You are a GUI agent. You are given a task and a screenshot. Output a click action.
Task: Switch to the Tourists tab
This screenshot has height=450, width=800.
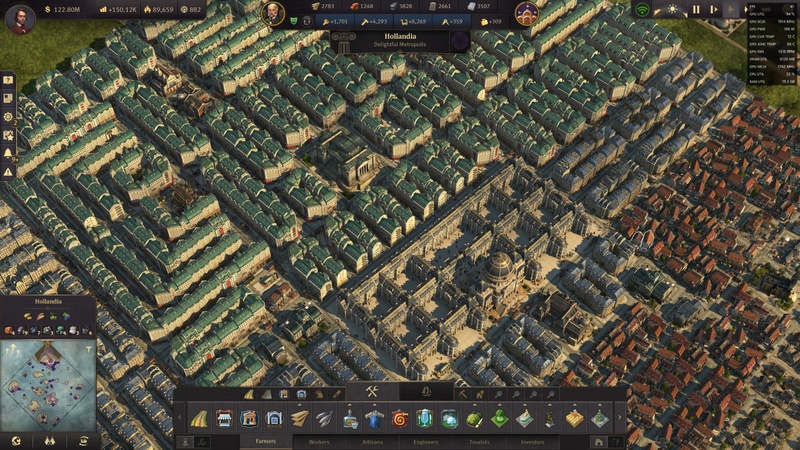[479, 440]
